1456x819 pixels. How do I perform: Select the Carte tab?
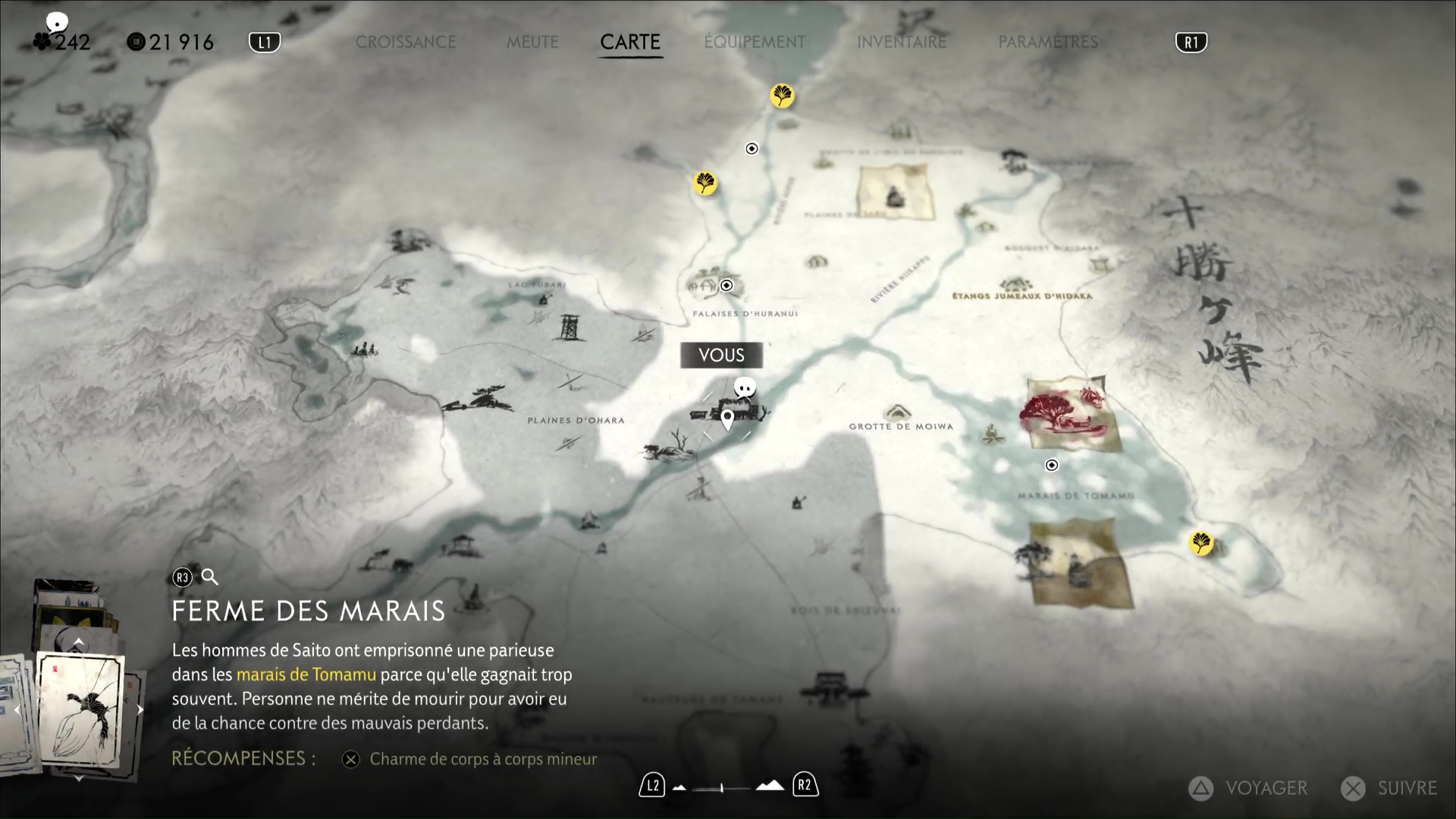point(630,42)
